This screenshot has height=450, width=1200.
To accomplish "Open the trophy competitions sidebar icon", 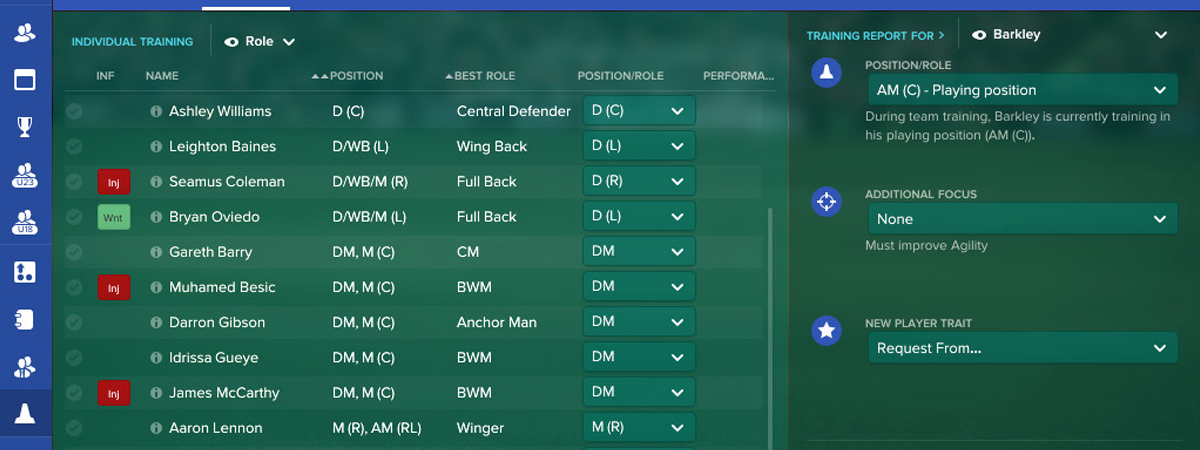I will pos(25,126).
